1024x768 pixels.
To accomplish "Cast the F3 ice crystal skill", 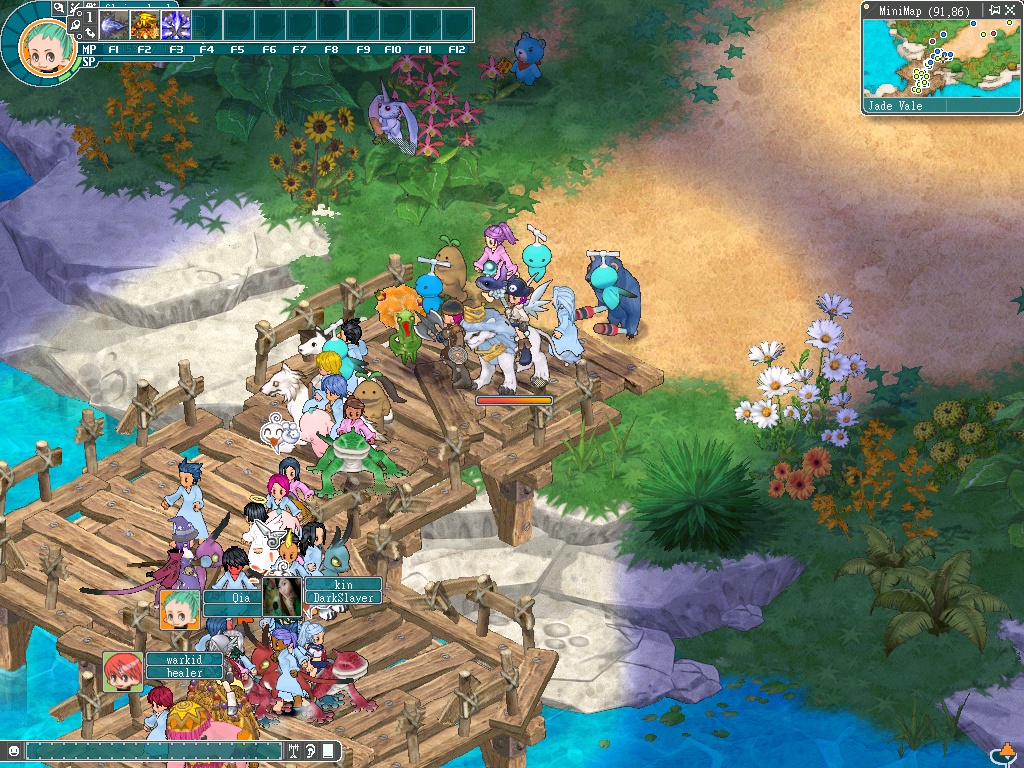I will (176, 24).
